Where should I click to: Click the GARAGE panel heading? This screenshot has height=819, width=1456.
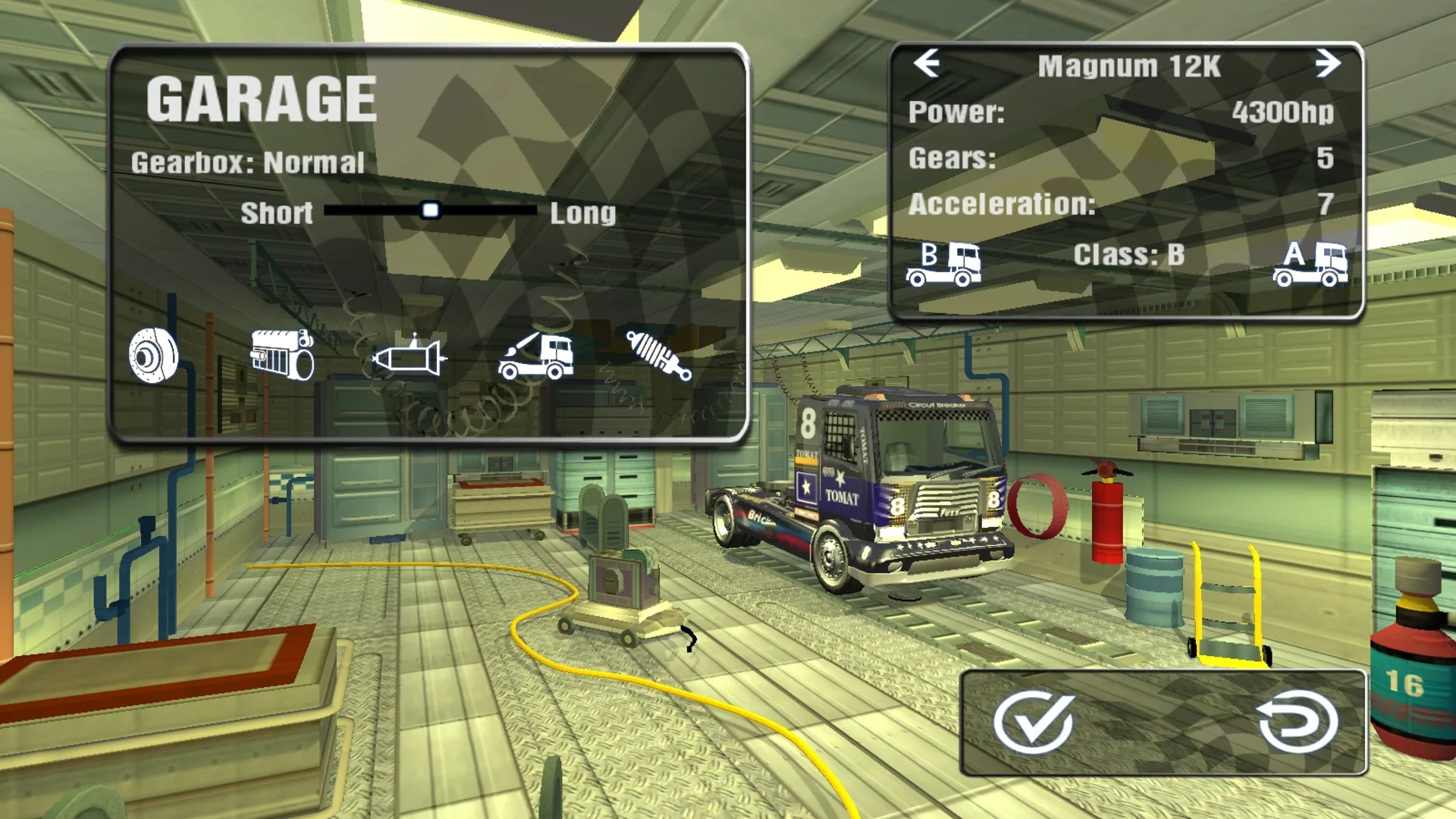coord(262,97)
